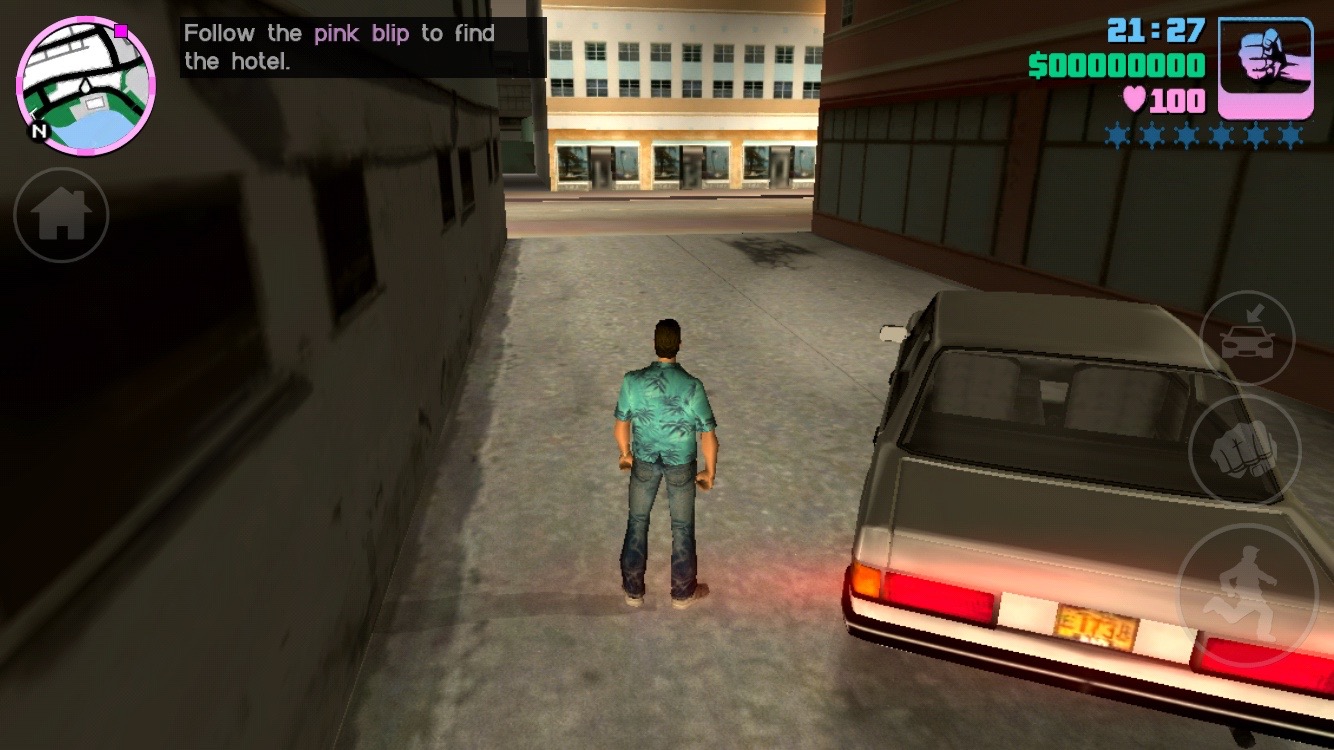Click the first wanted level star

tap(1118, 133)
